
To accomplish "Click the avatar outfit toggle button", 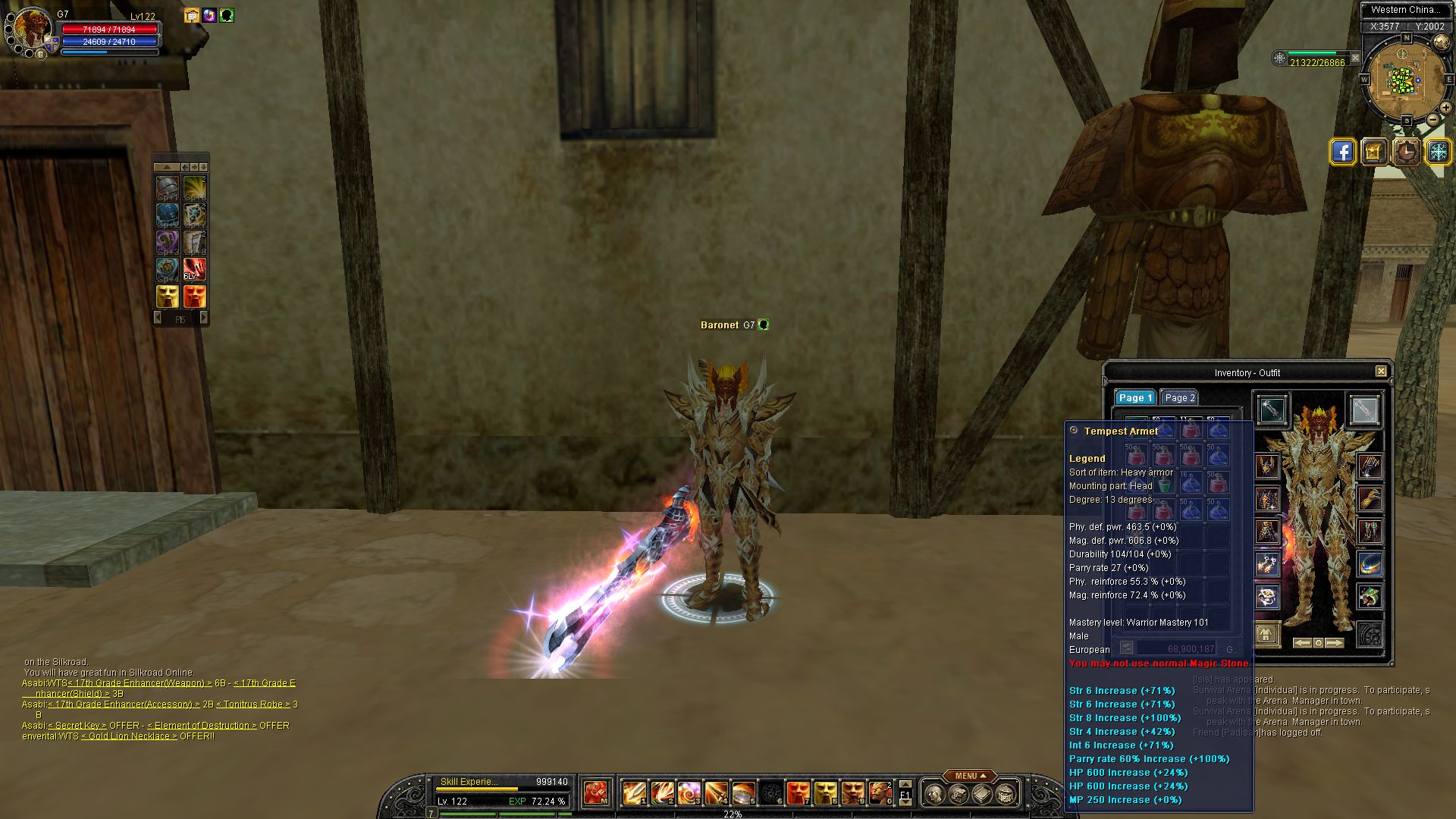I will (x=1267, y=633).
